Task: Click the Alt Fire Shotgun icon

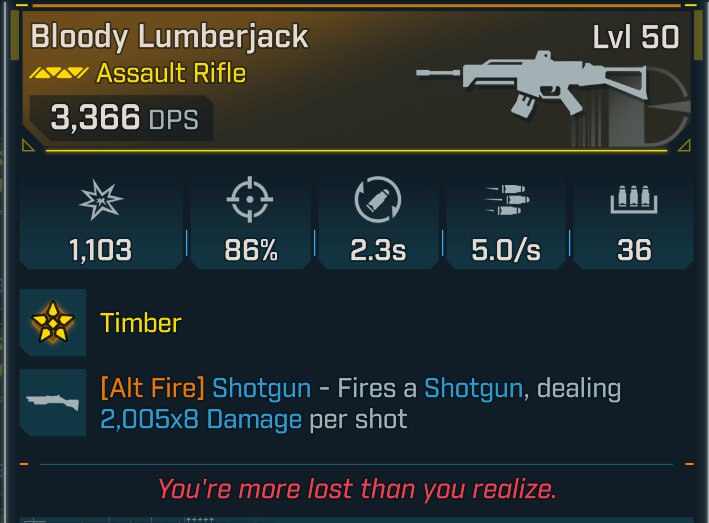Action: point(52,401)
